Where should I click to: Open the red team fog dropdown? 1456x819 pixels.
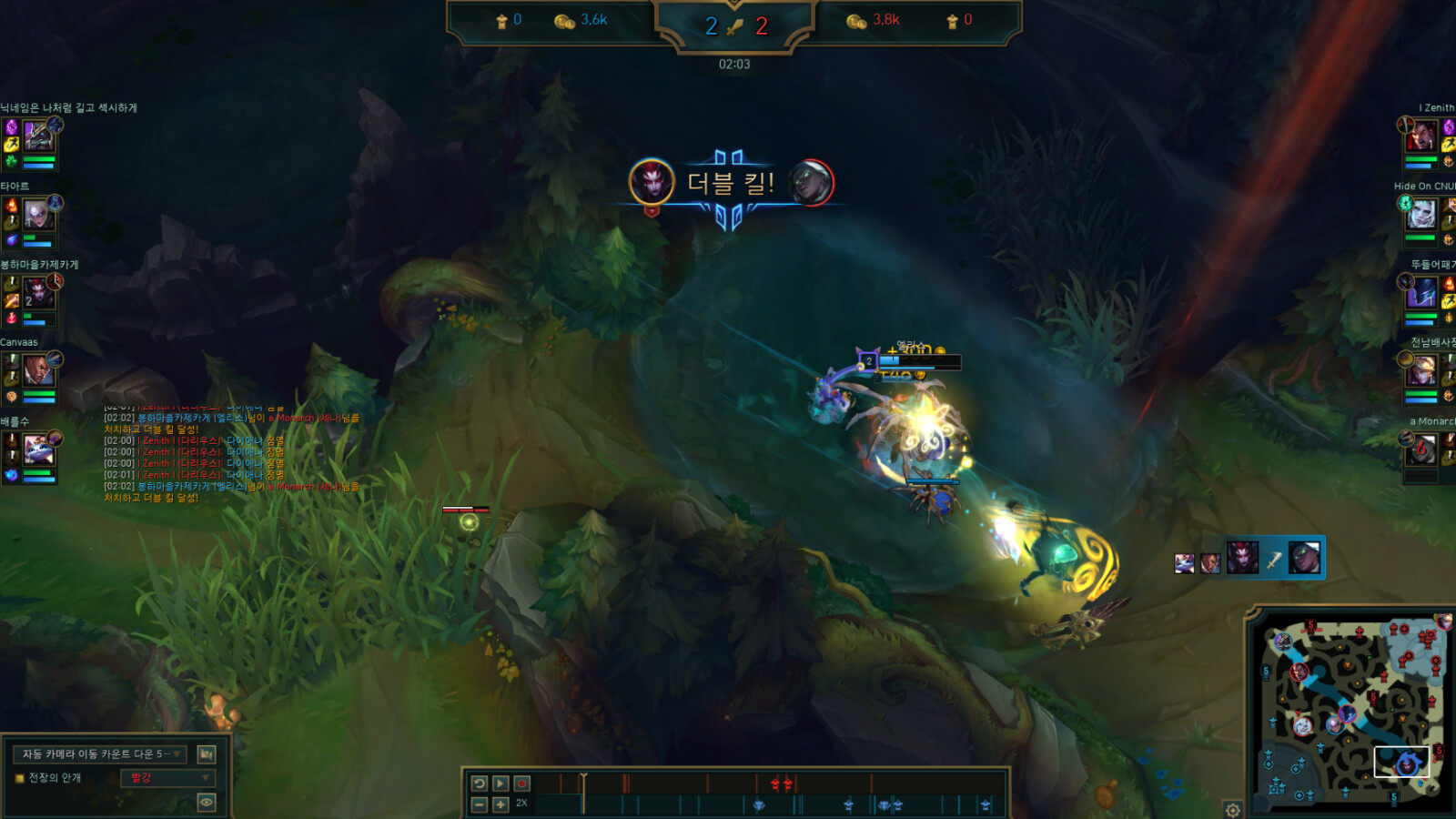coord(168,778)
